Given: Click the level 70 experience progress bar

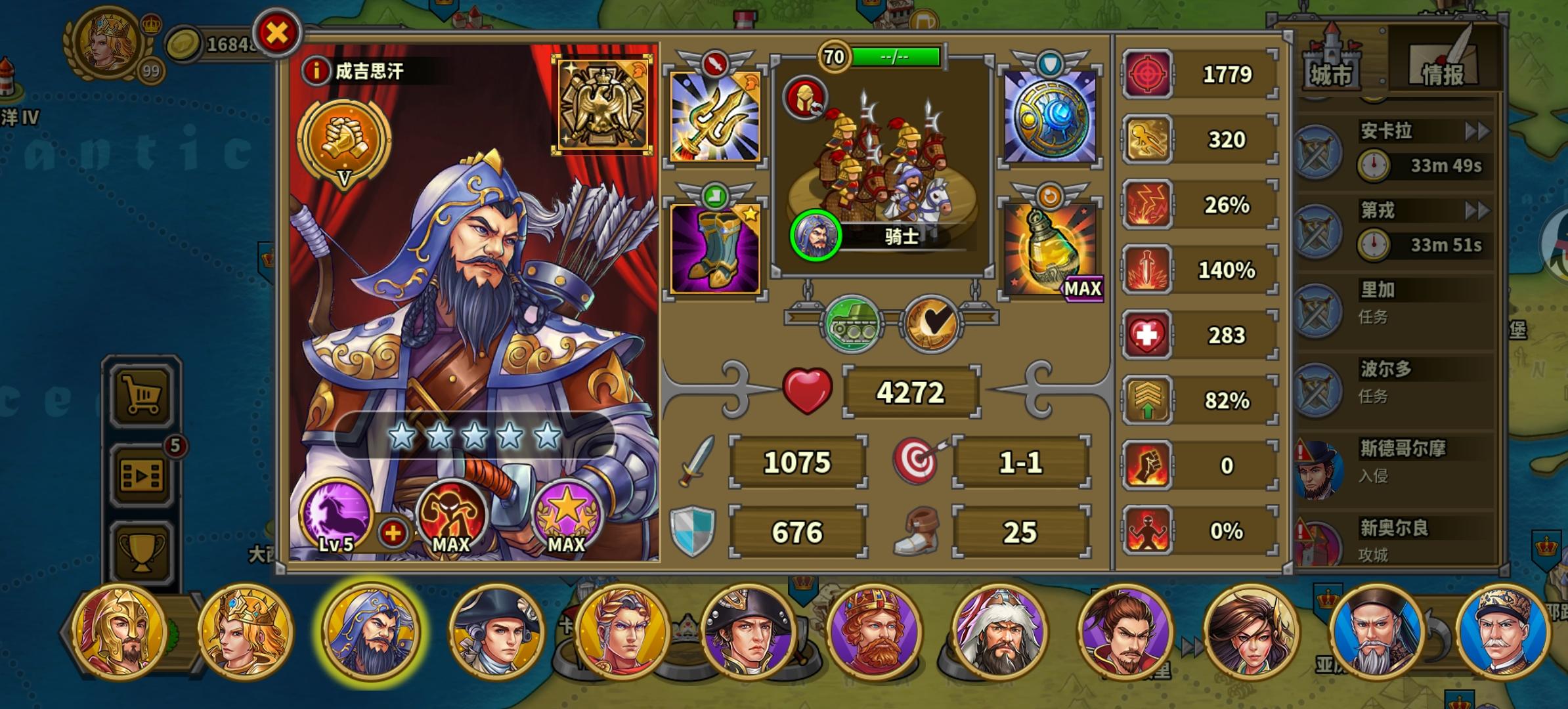Looking at the screenshot, I should 893,56.
